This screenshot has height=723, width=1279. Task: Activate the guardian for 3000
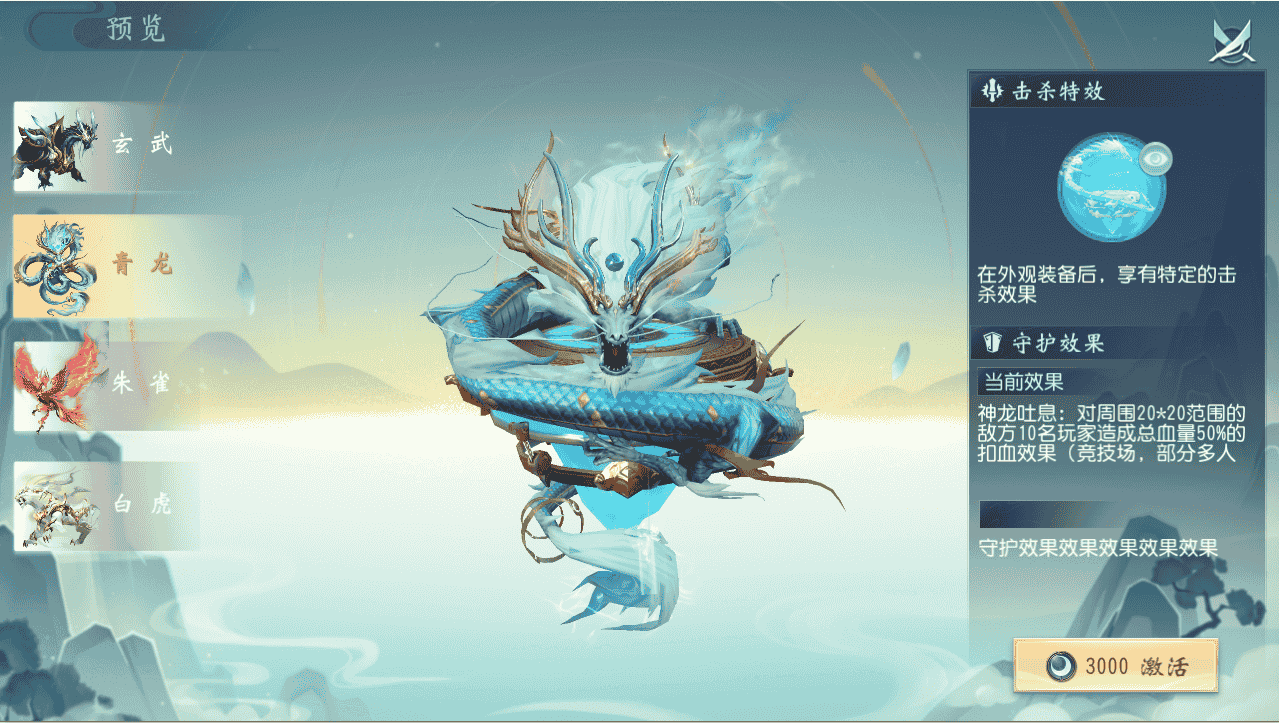coord(1115,666)
